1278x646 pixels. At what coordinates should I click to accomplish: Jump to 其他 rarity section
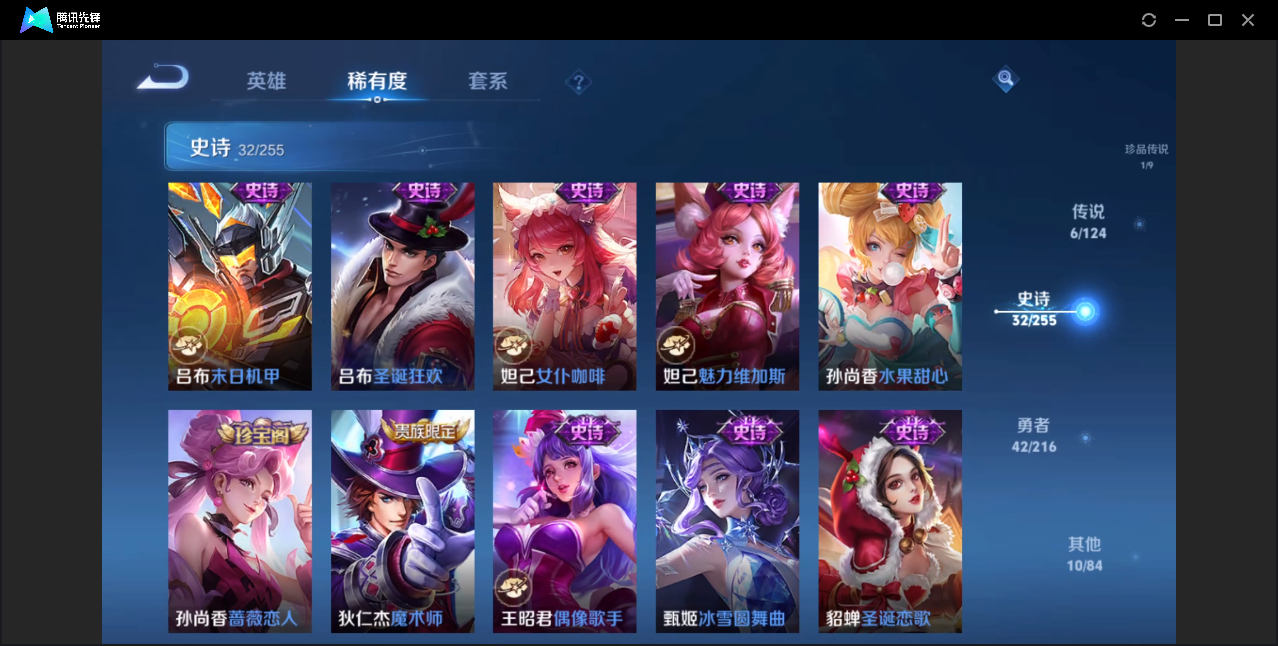pos(1085,553)
